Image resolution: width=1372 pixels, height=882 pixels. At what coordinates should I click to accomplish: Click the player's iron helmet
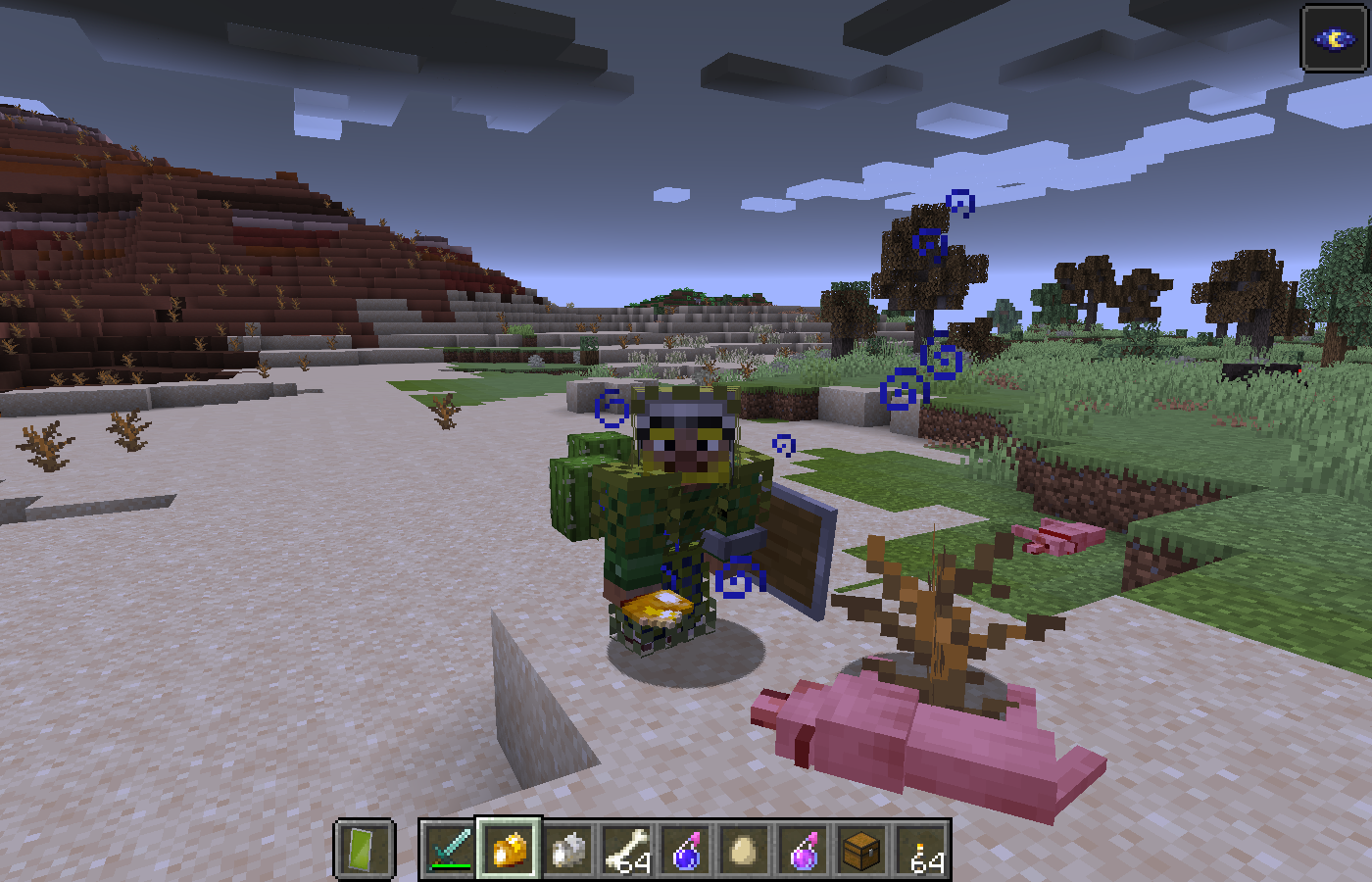[x=686, y=412]
